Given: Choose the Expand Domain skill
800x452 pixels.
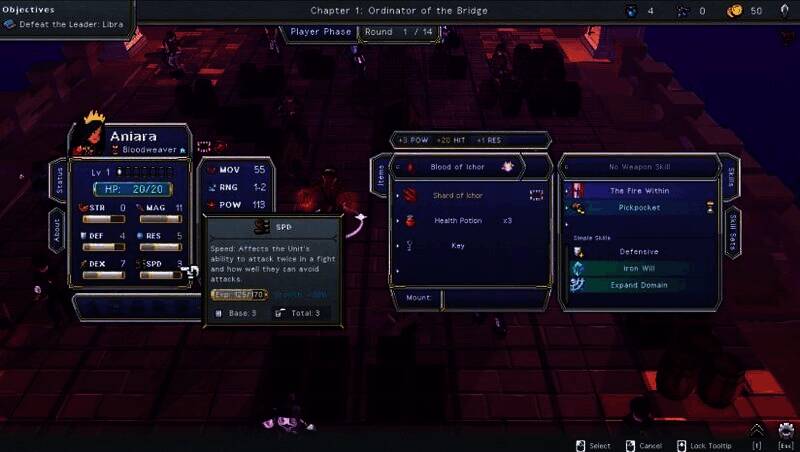Looking at the screenshot, I should point(639,285).
